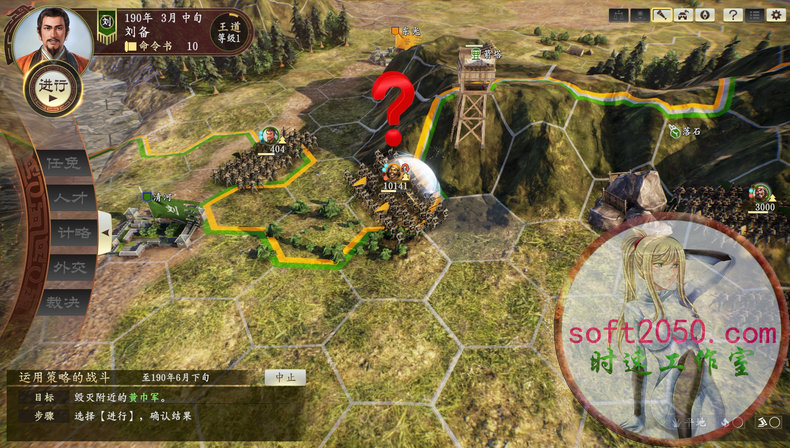Click the 进行 (Proceed) button

pos(52,87)
